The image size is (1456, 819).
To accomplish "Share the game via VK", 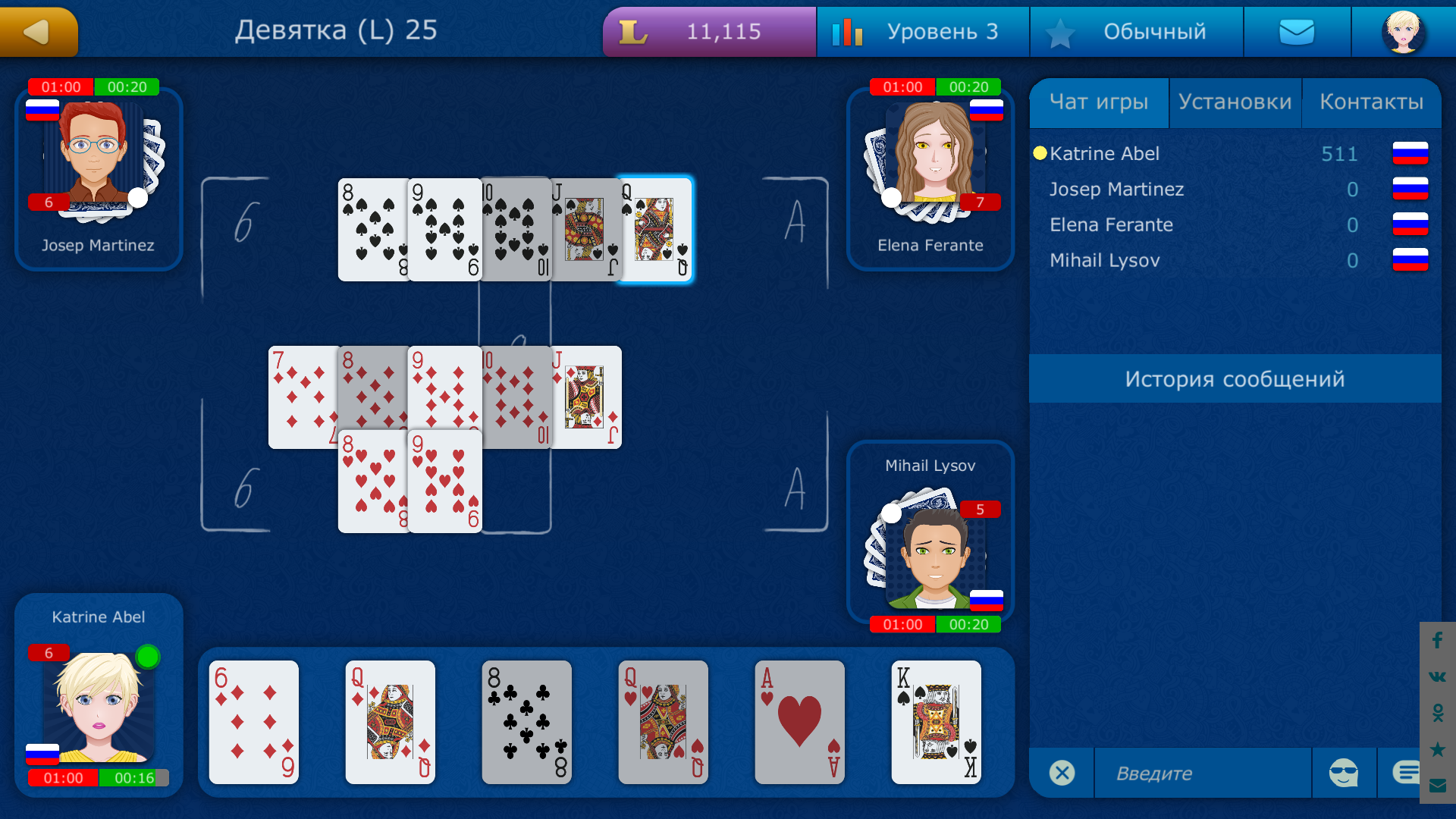I will (1436, 676).
